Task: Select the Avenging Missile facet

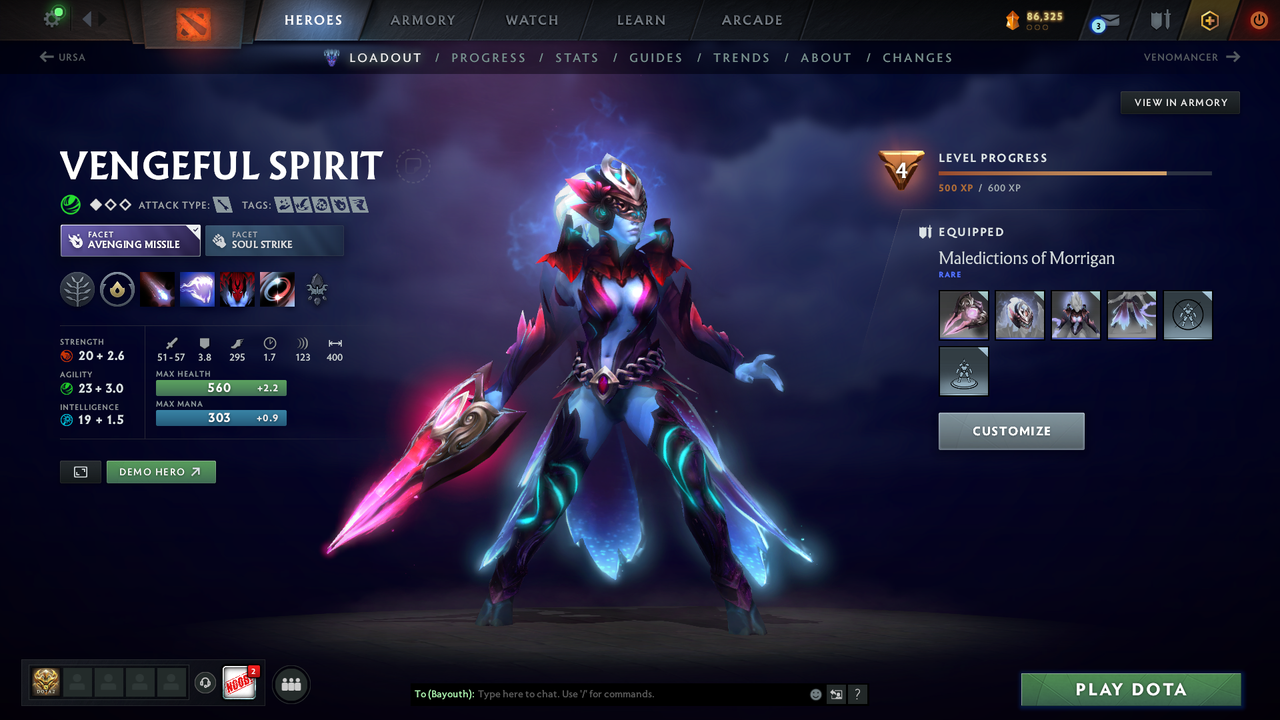Action: click(x=130, y=240)
